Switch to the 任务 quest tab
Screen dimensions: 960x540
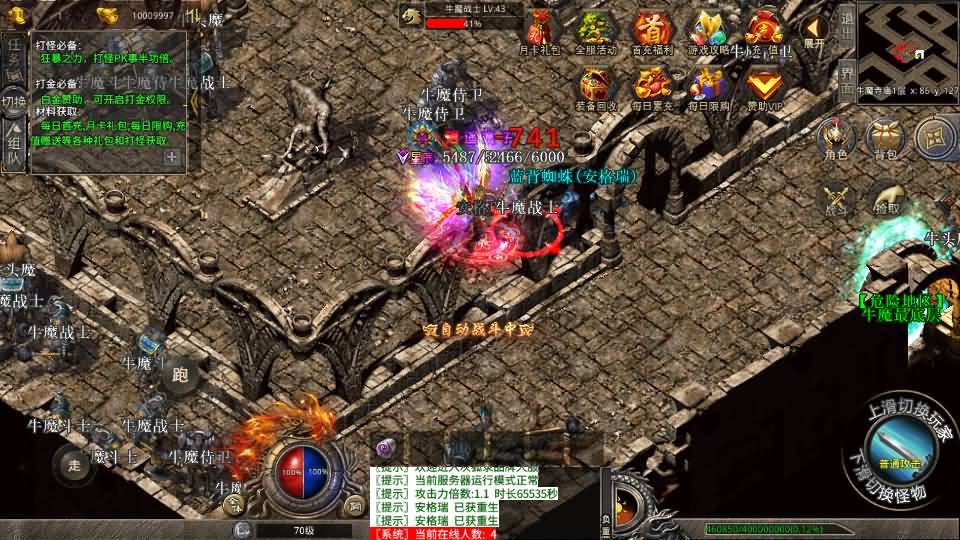click(x=14, y=57)
